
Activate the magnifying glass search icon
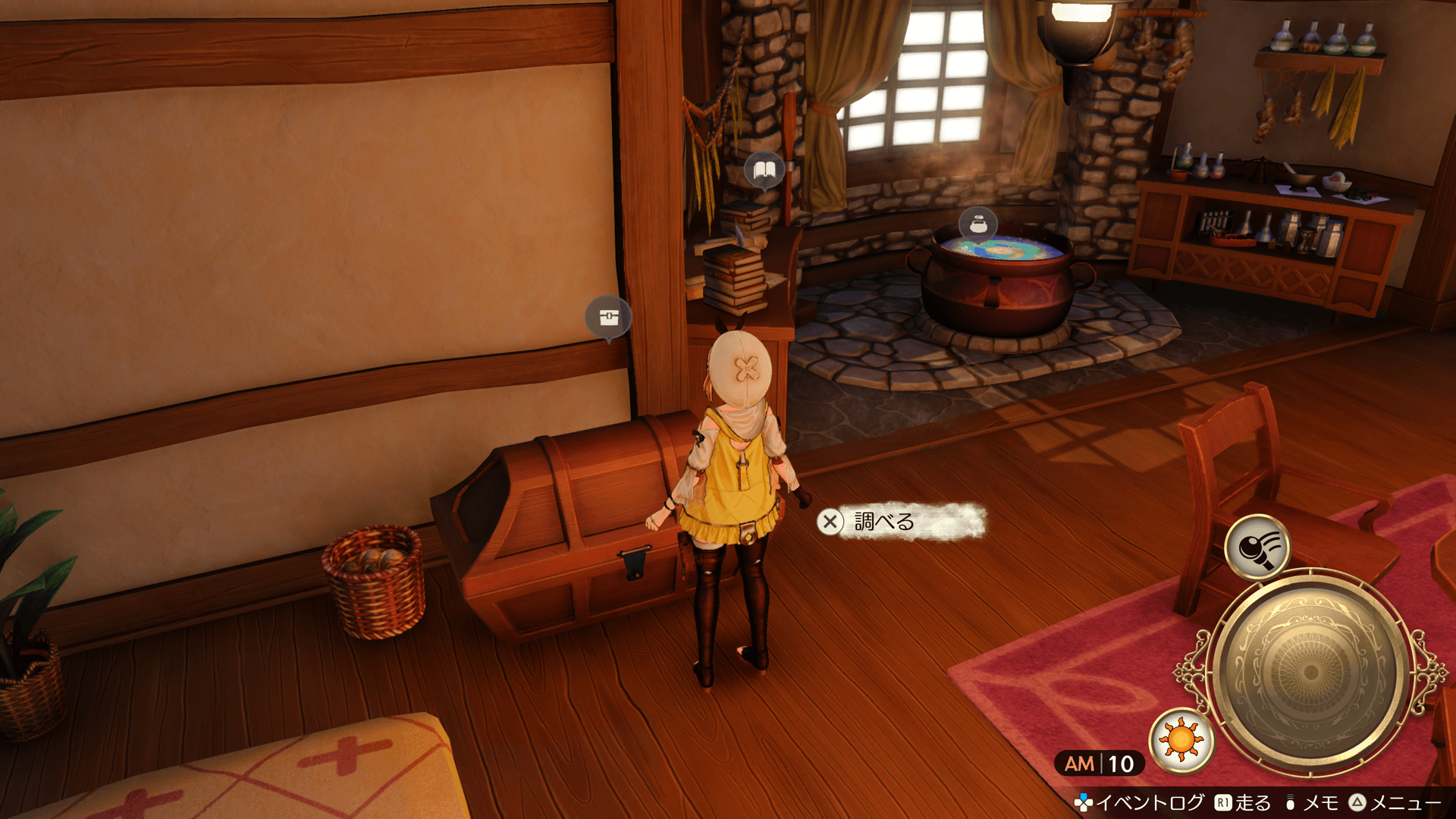(x=1257, y=547)
